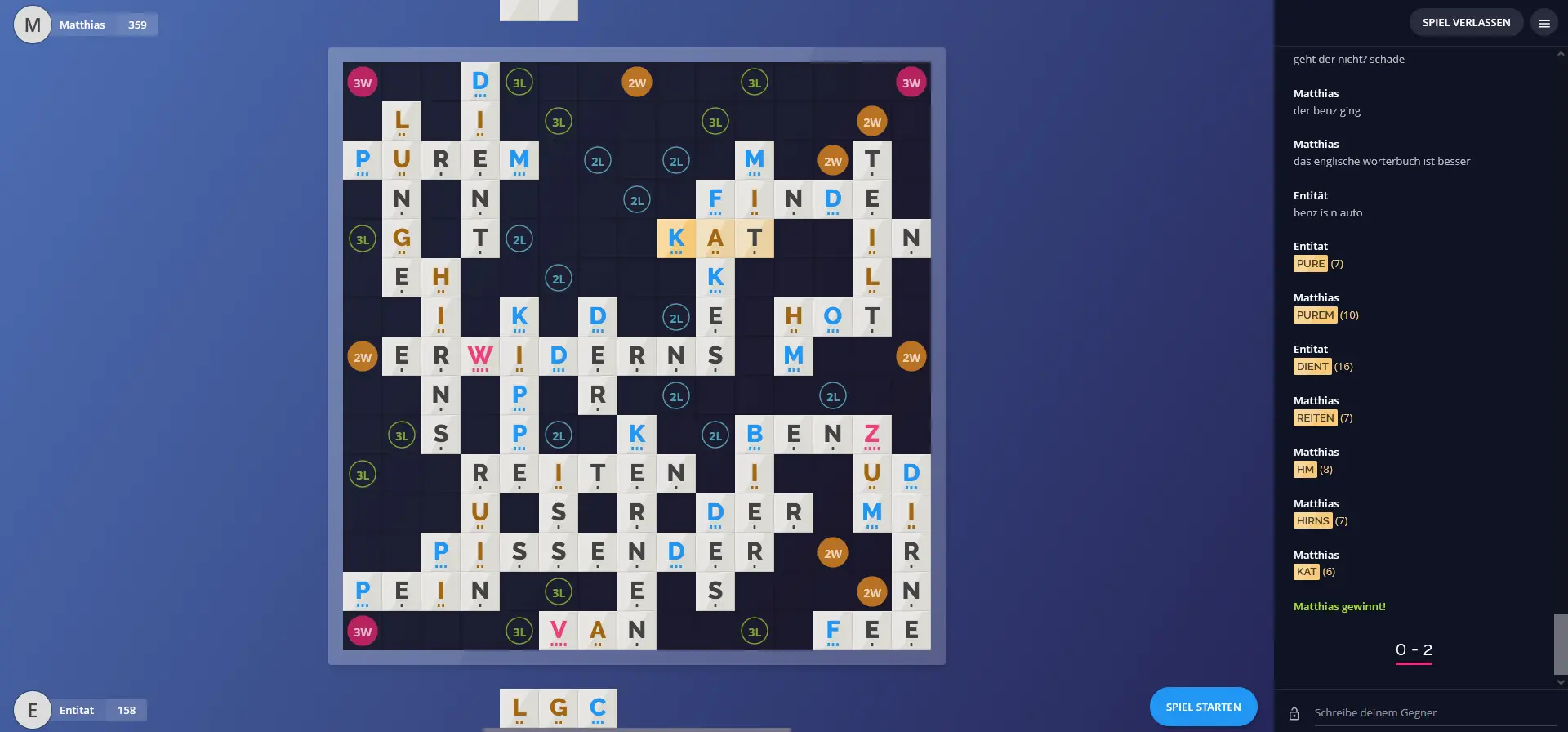Image resolution: width=1568 pixels, height=732 pixels.
Task: Start a new game with SPIEL STARTEN
Action: (1203, 707)
